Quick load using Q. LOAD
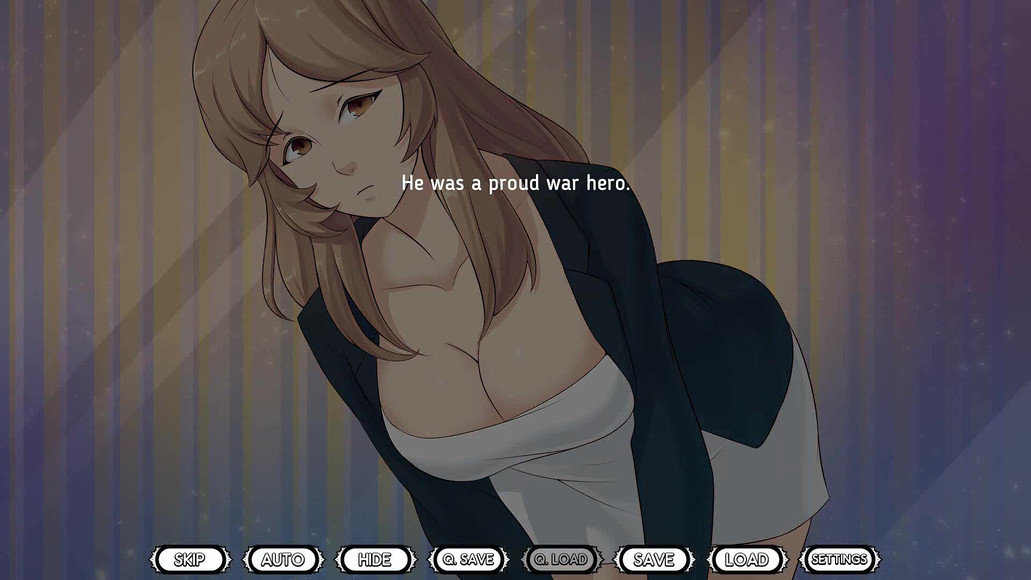This screenshot has height=580, width=1031. [561, 559]
